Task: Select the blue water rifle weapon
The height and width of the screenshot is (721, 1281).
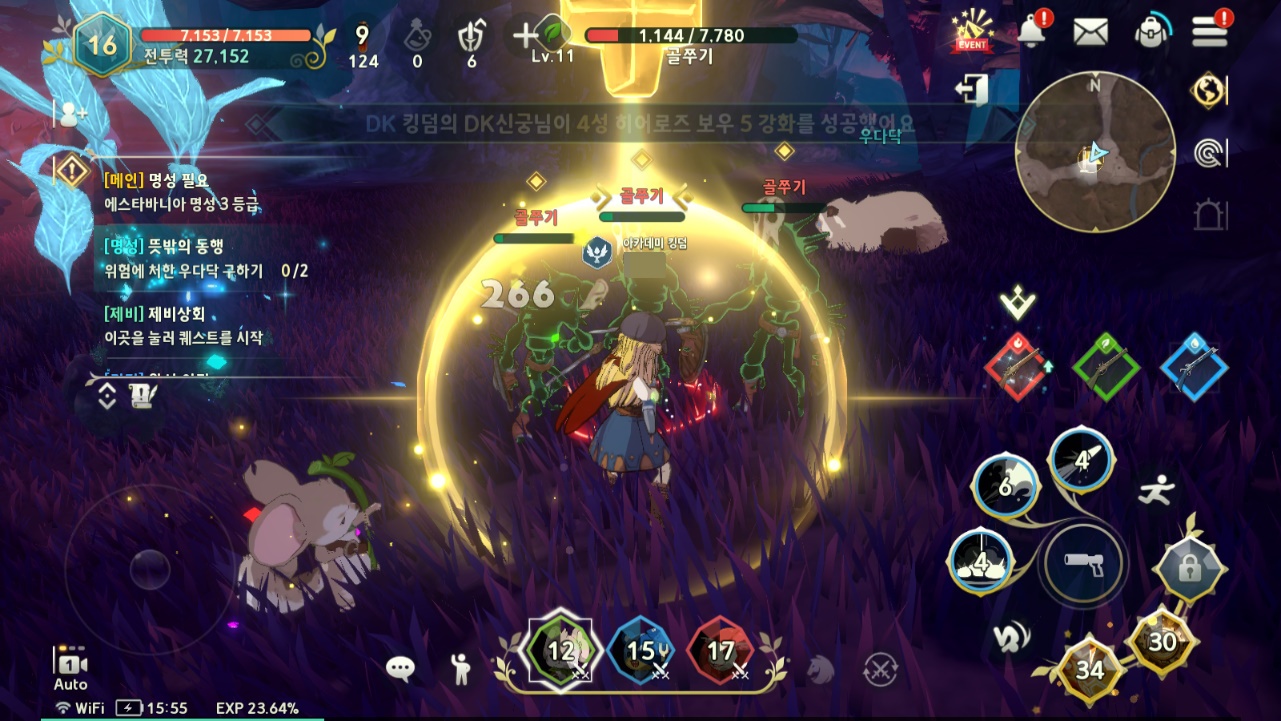Action: [x=1194, y=367]
